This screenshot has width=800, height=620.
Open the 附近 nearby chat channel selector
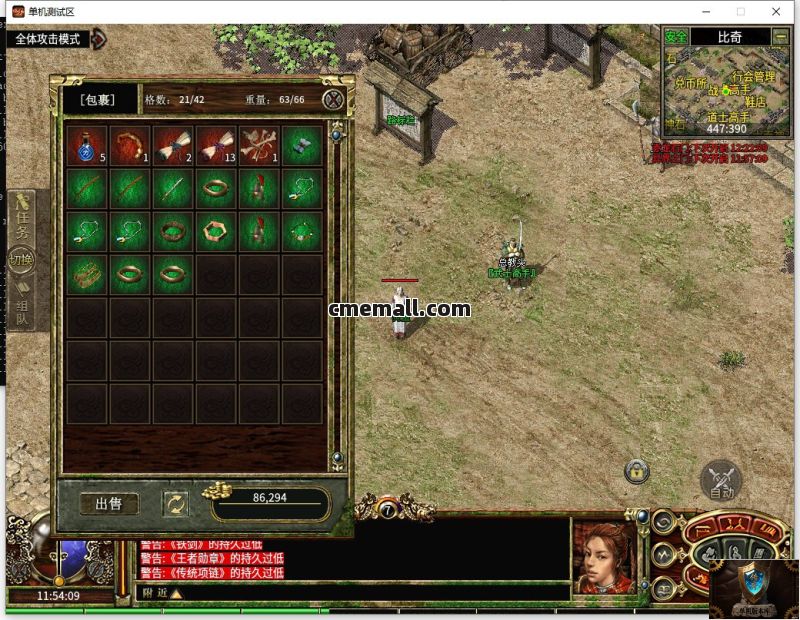(x=162, y=593)
